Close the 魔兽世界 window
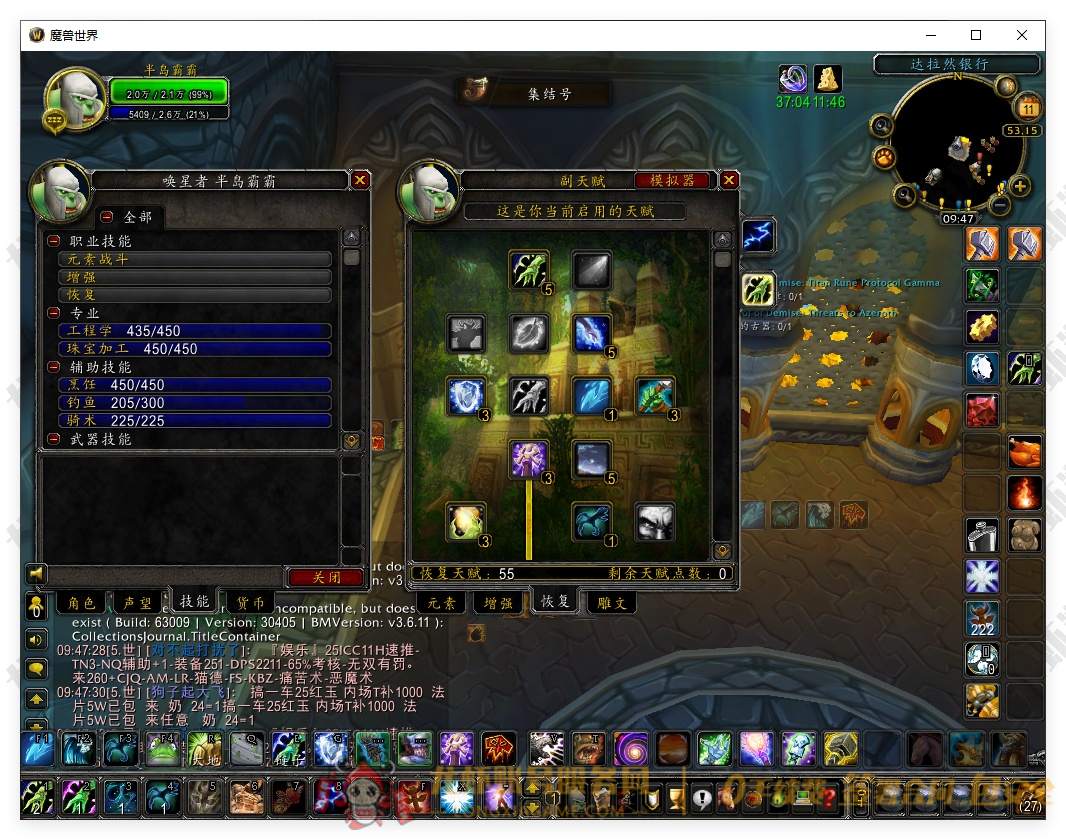Viewport: 1066px width, 840px height. 1022,35
